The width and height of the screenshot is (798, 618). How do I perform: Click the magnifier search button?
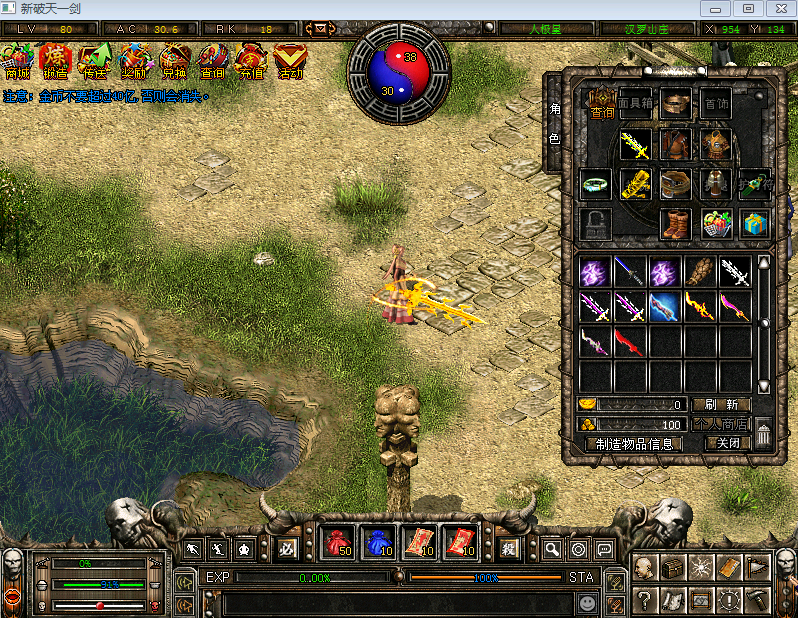click(x=552, y=548)
